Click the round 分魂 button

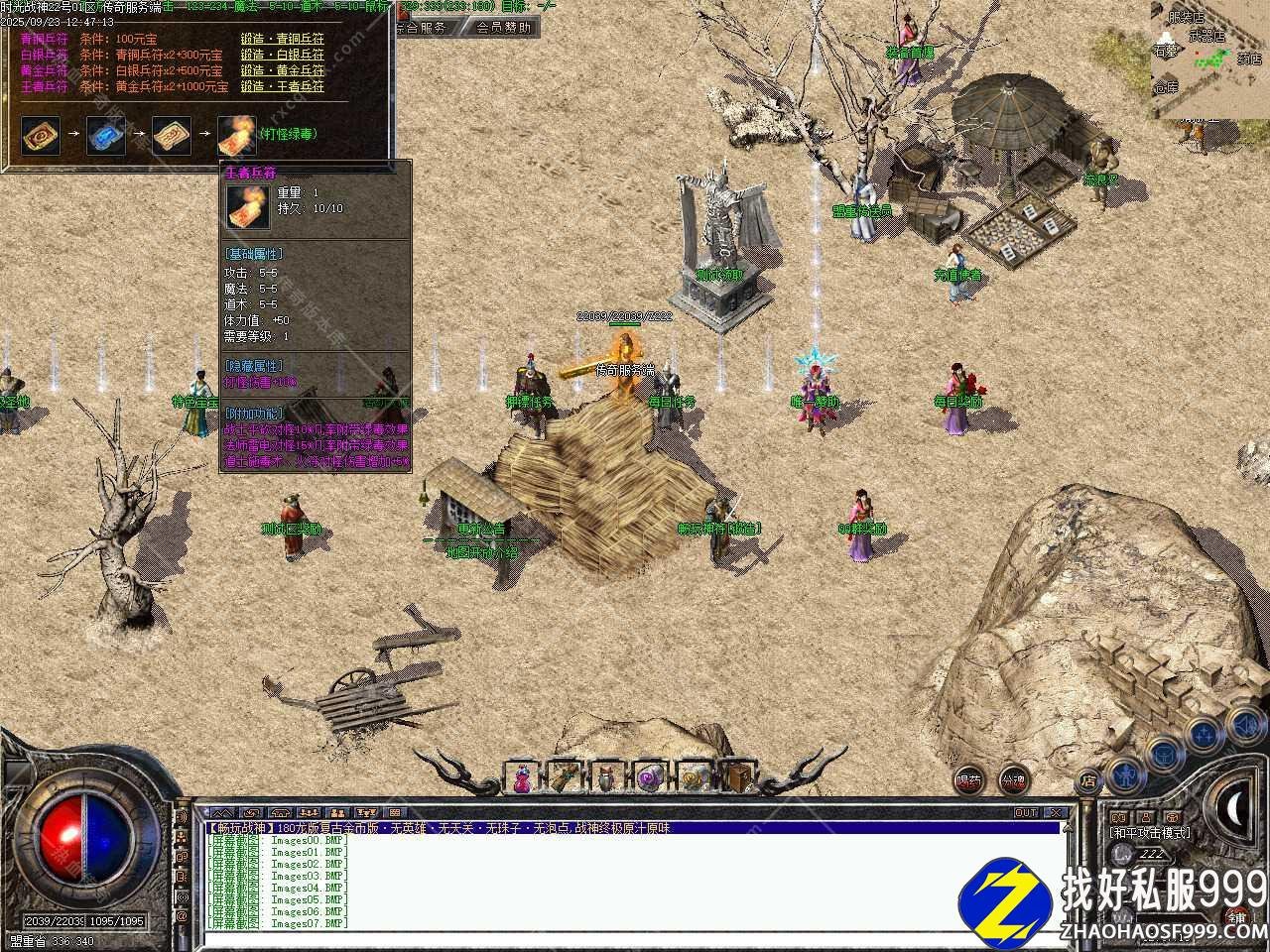point(1013,780)
